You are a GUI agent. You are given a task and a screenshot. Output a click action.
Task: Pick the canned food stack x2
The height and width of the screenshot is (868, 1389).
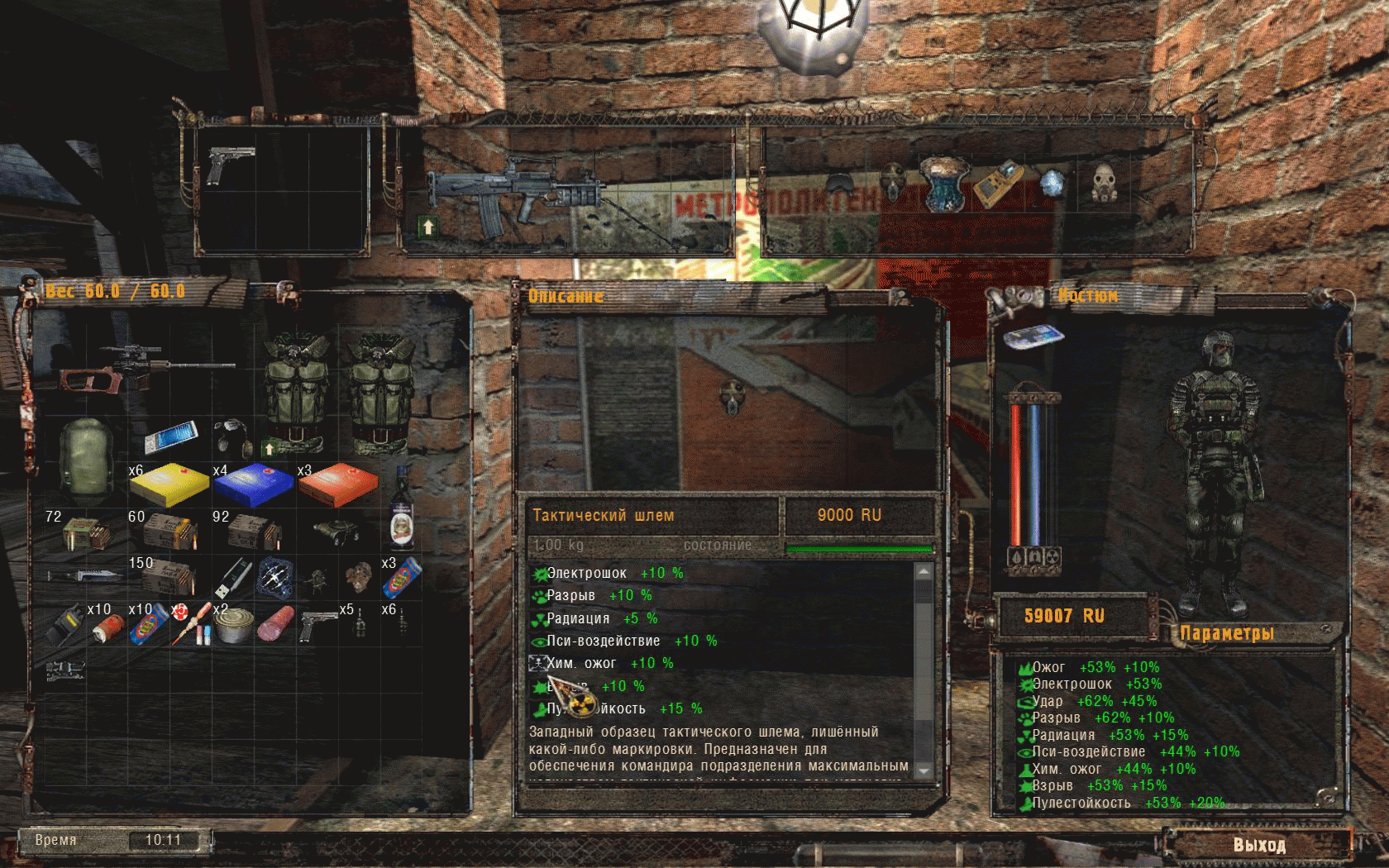coord(232,627)
